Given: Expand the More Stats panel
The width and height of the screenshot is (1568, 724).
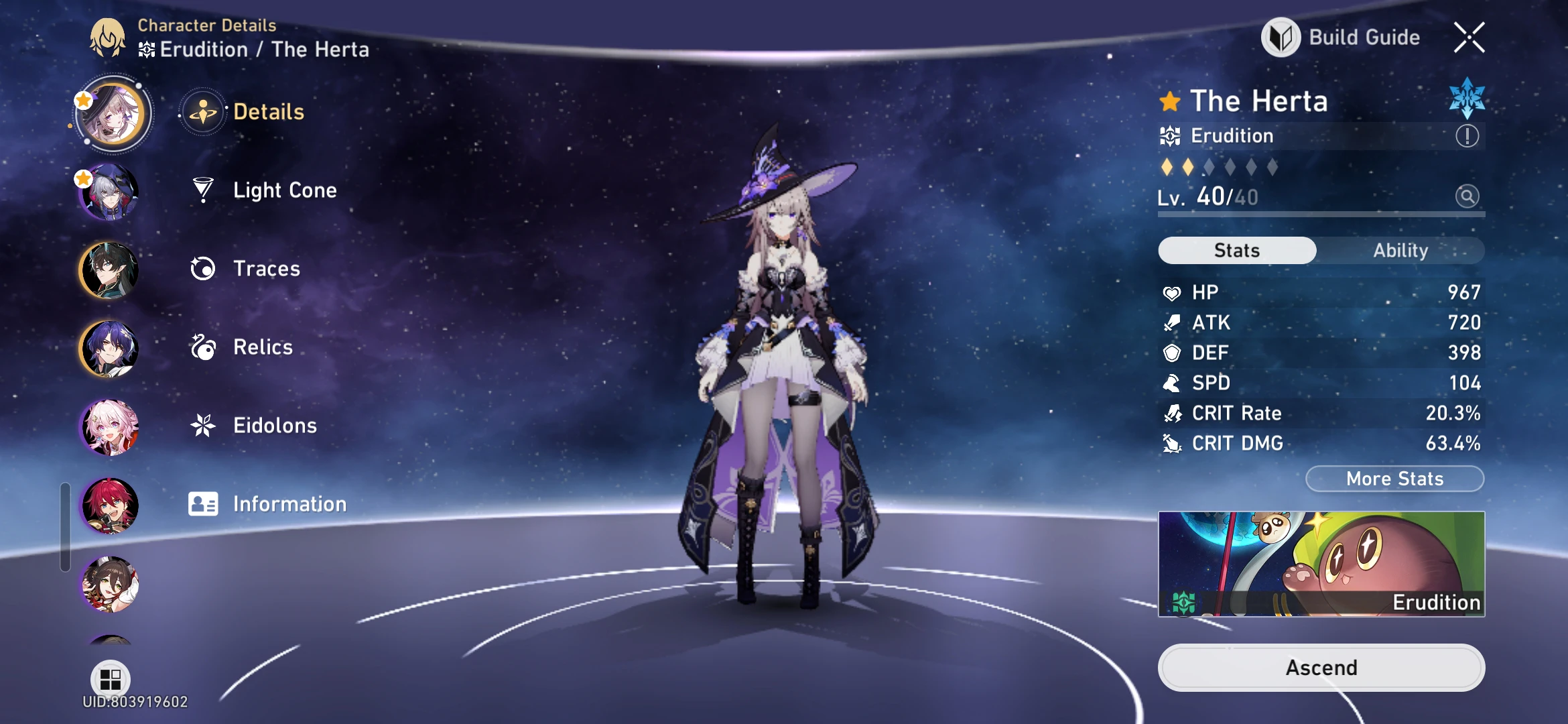Looking at the screenshot, I should [1394, 478].
